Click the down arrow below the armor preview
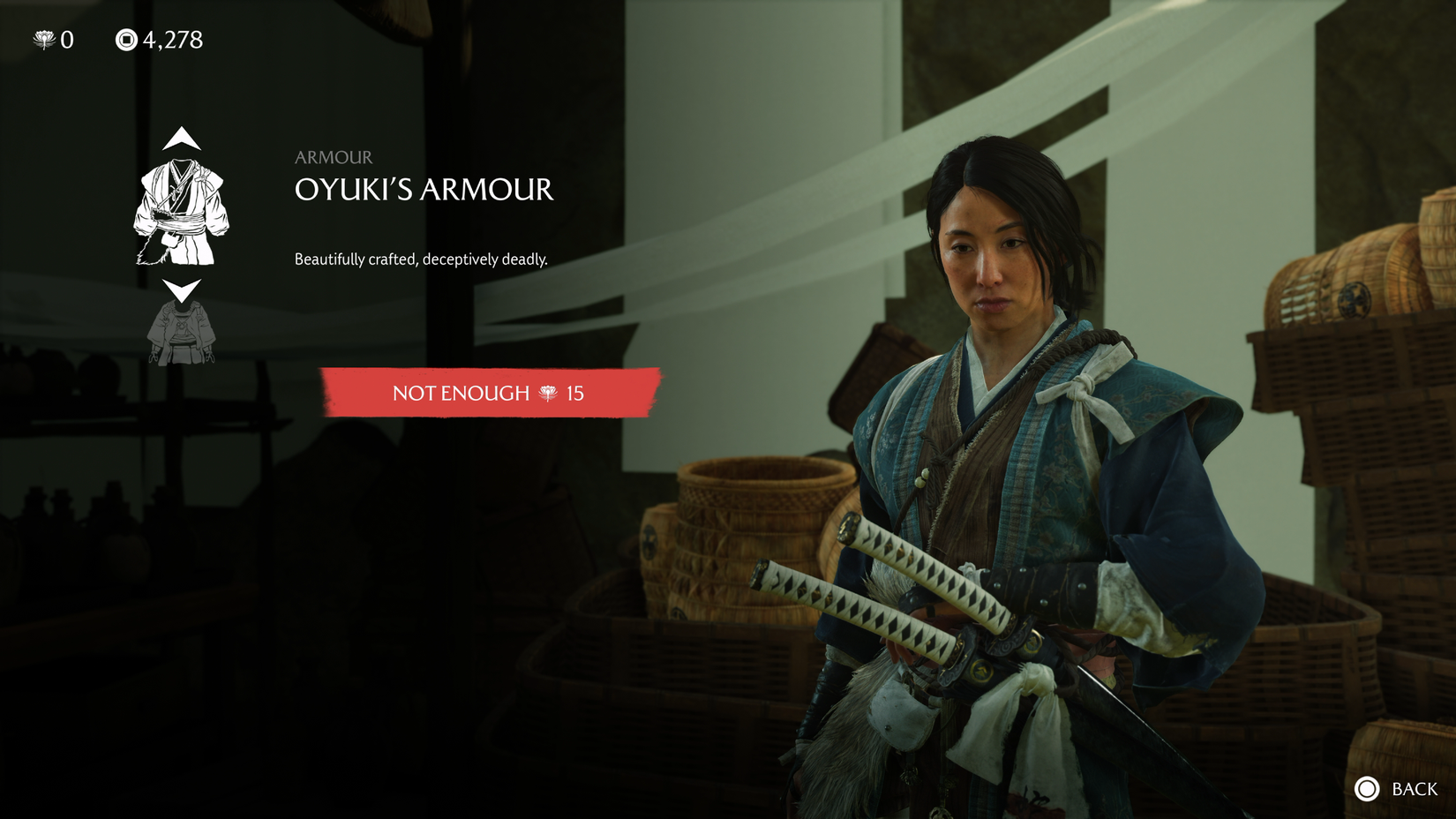Image resolution: width=1456 pixels, height=819 pixels. [x=183, y=289]
